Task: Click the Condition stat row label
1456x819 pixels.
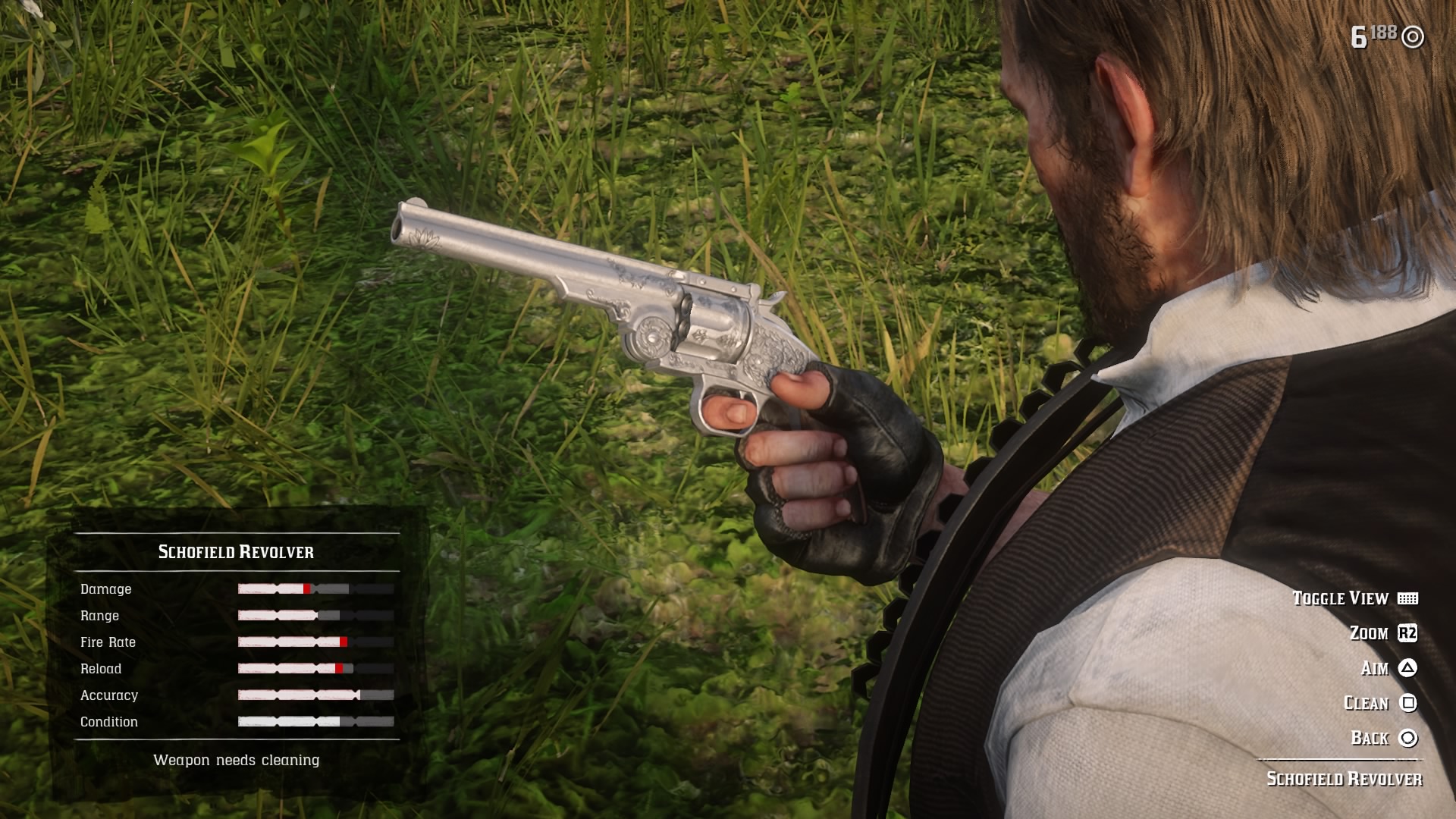Action: [x=108, y=721]
